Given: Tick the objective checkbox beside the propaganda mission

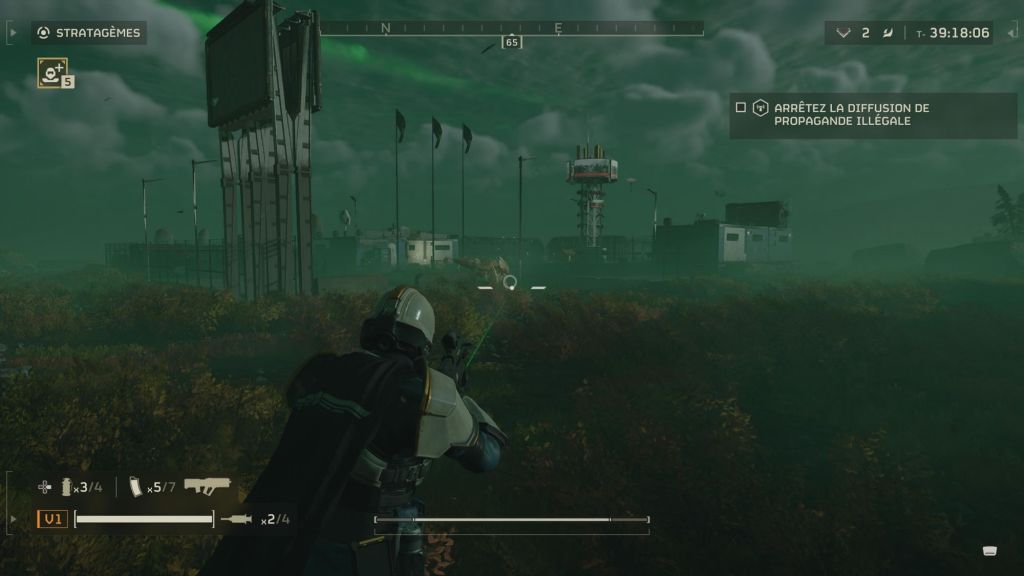Looking at the screenshot, I should coord(740,107).
